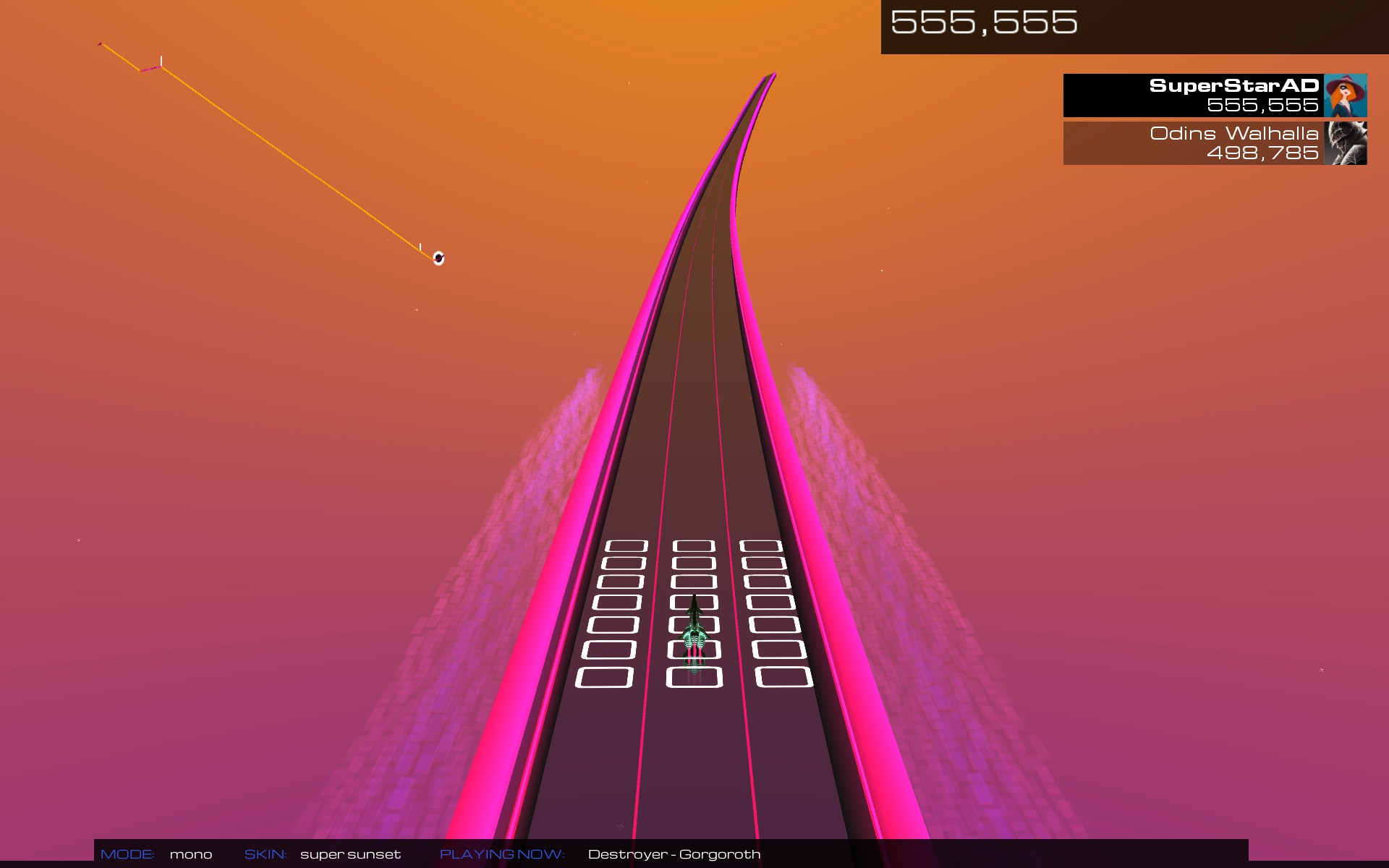Click the checkpoint tick on the minimap
Screen dimensions: 1389x868
(x=161, y=61)
